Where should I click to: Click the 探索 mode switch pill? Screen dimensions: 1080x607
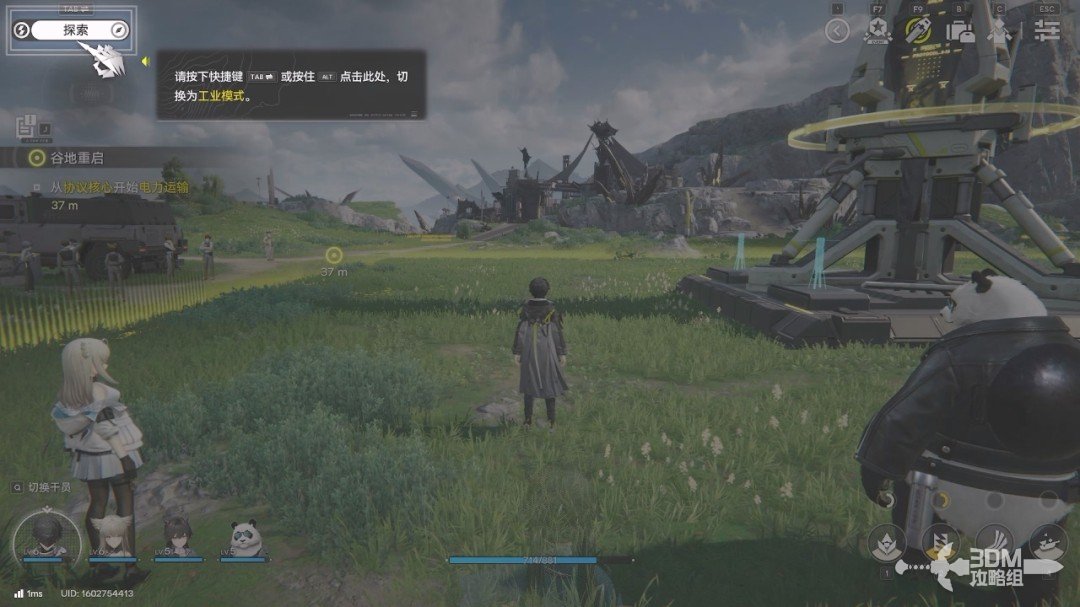[75, 30]
